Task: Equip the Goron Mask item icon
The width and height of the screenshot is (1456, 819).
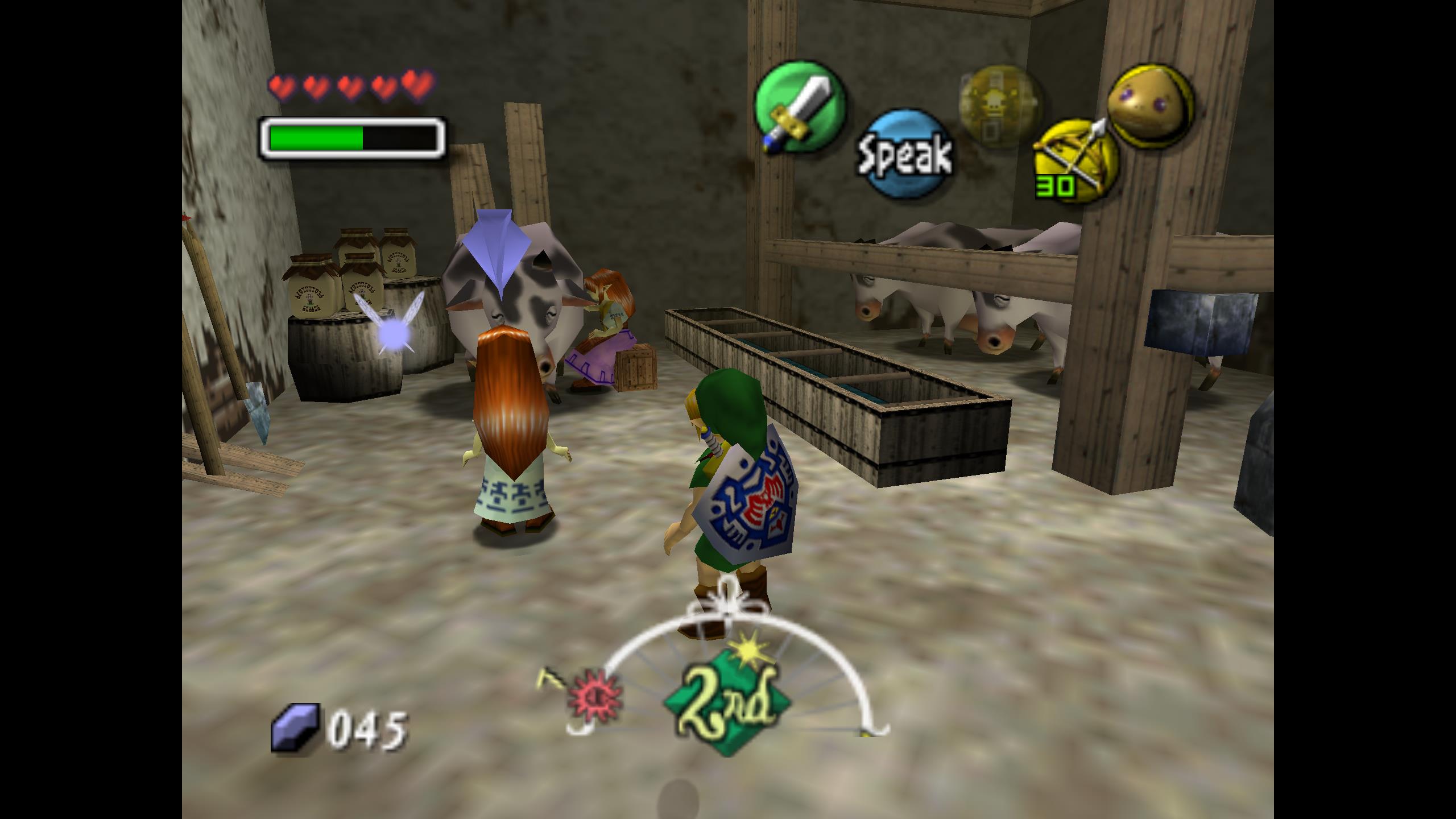Action: tap(1149, 106)
